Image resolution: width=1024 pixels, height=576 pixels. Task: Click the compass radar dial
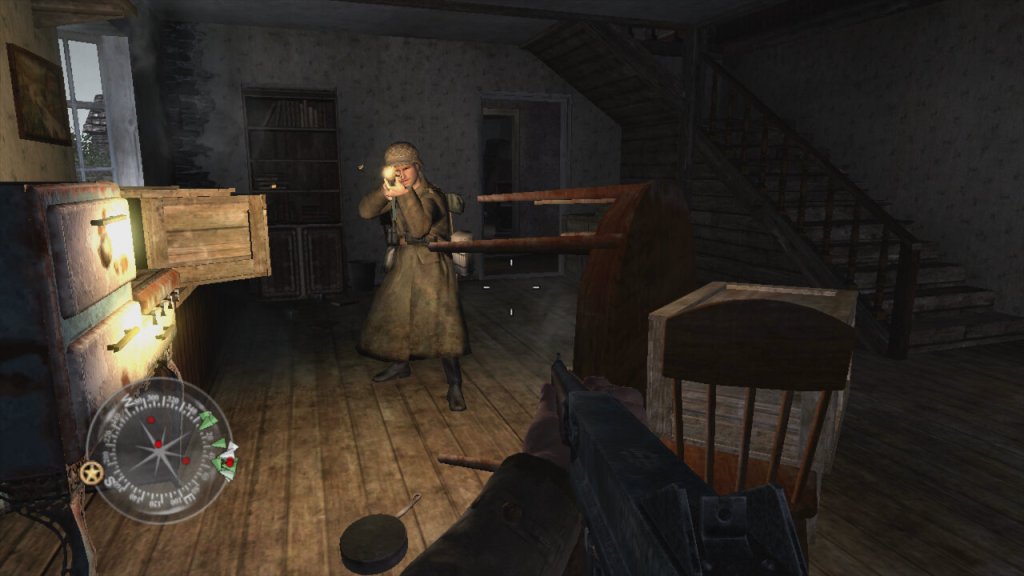click(160, 450)
